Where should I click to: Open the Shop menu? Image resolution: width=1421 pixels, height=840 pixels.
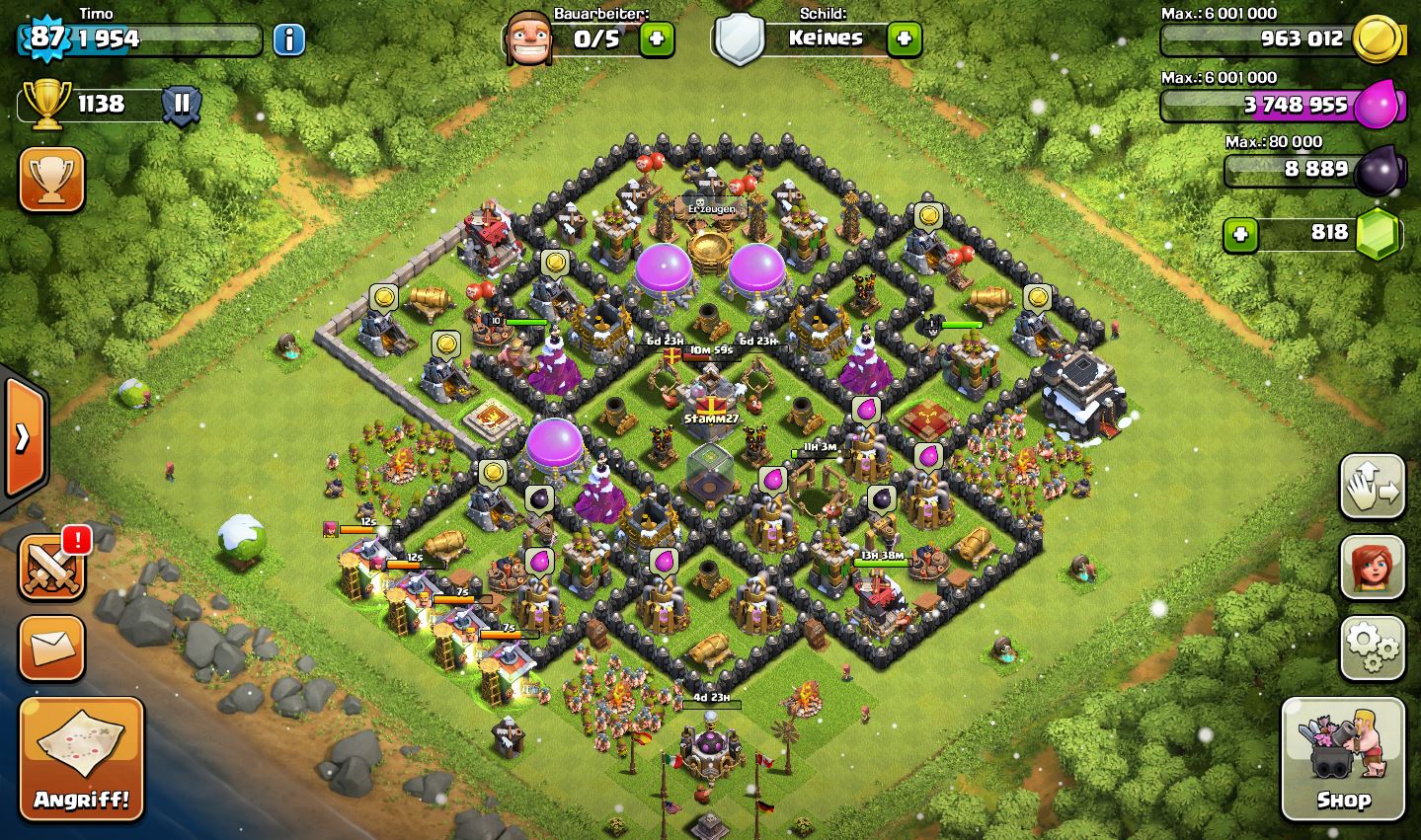[1342, 759]
